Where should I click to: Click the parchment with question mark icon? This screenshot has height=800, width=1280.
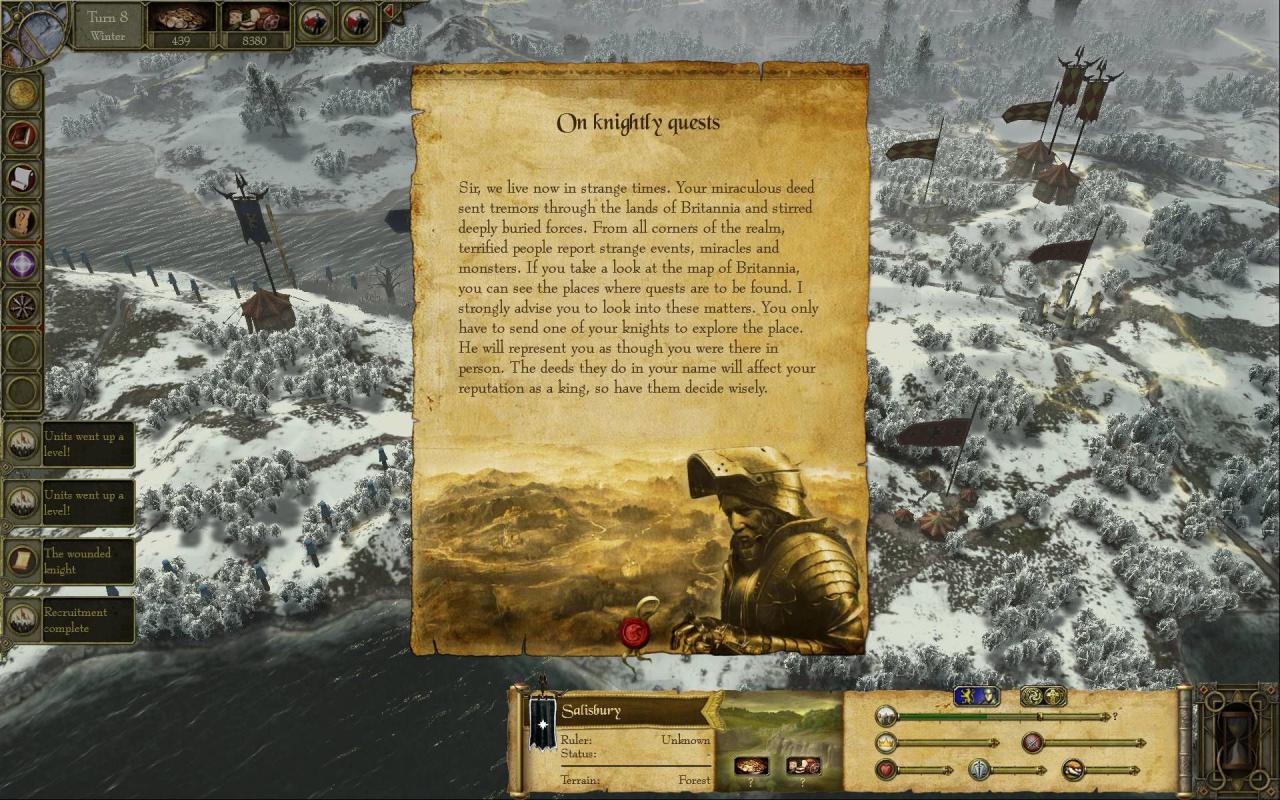(22, 221)
